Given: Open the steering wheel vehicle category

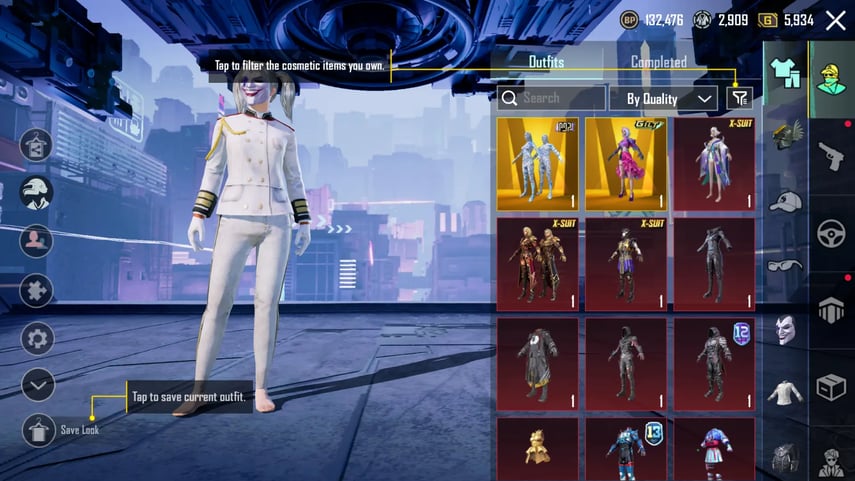Looking at the screenshot, I should pyautogui.click(x=831, y=233).
